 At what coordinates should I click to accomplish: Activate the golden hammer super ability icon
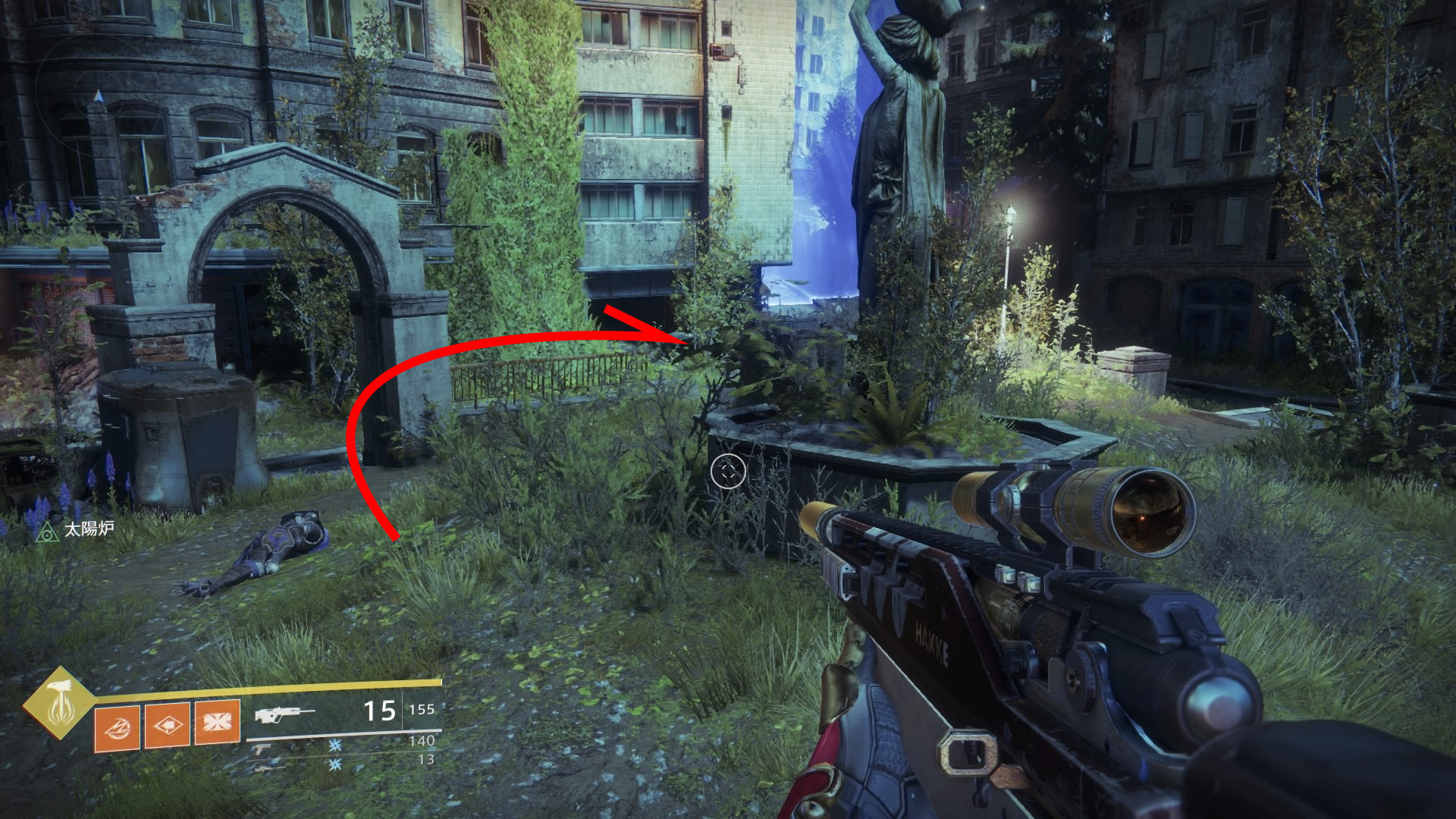(58, 703)
